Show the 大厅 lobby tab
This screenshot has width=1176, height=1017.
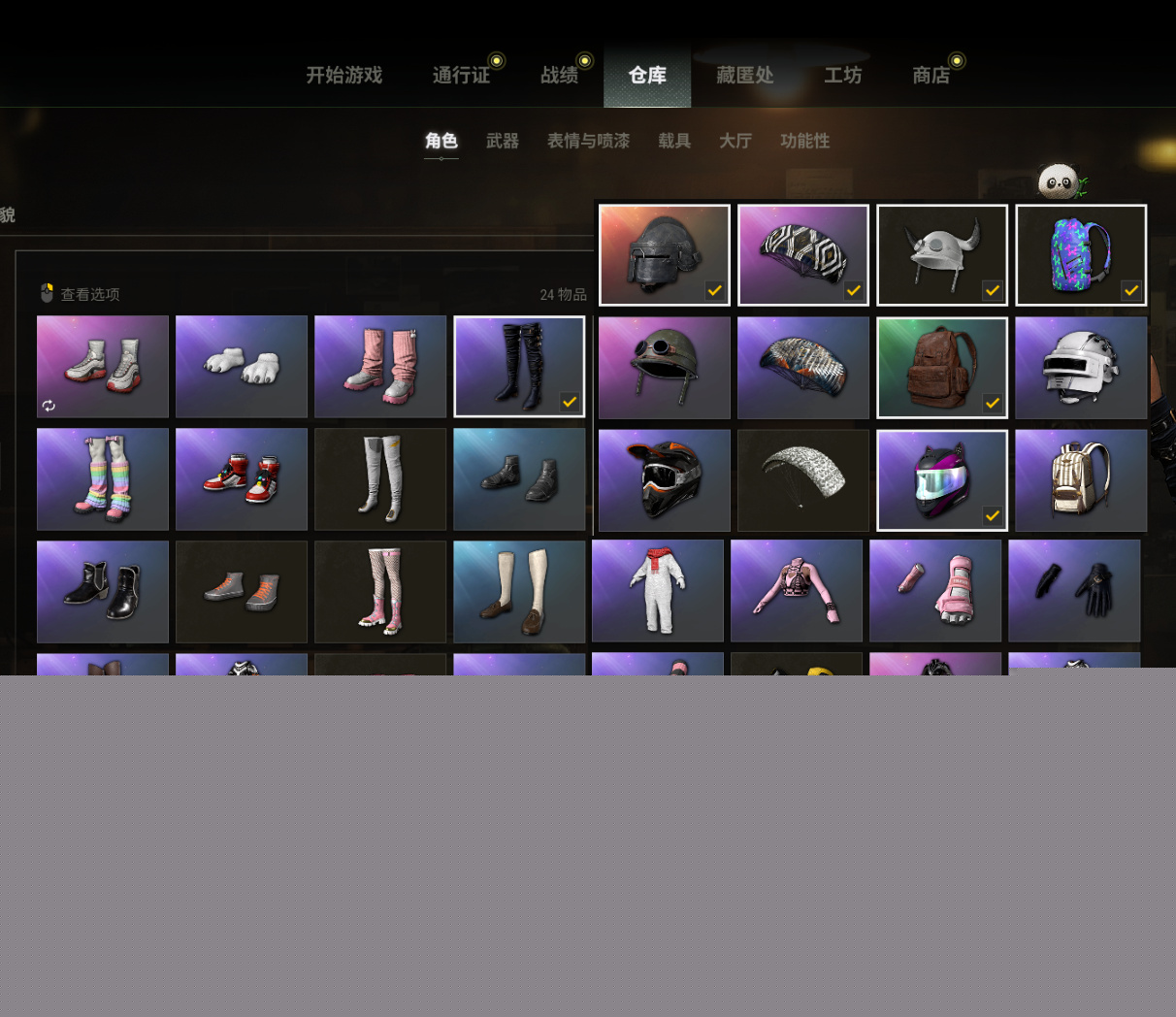[x=735, y=141]
